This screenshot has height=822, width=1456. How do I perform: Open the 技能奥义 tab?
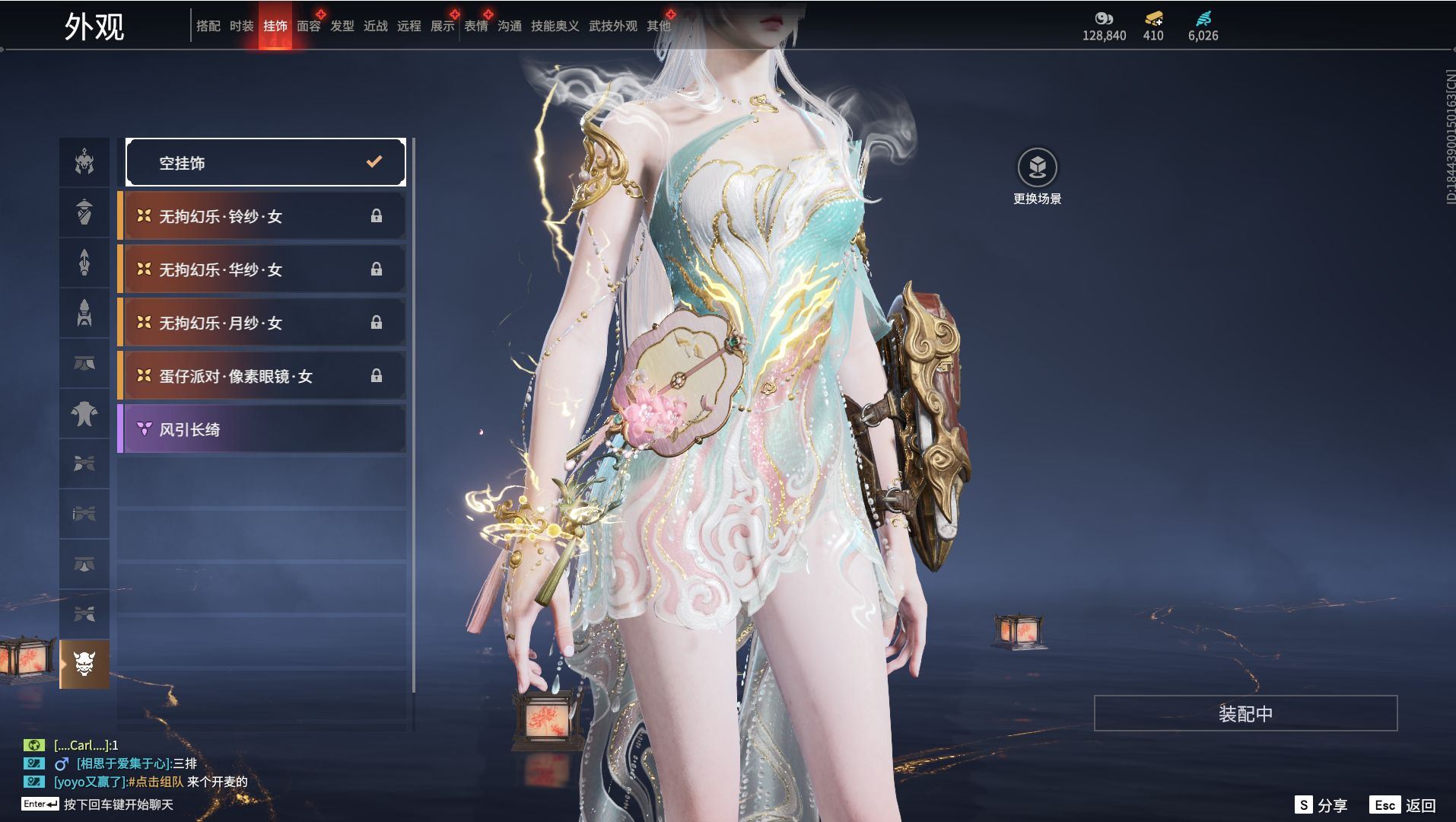click(555, 26)
